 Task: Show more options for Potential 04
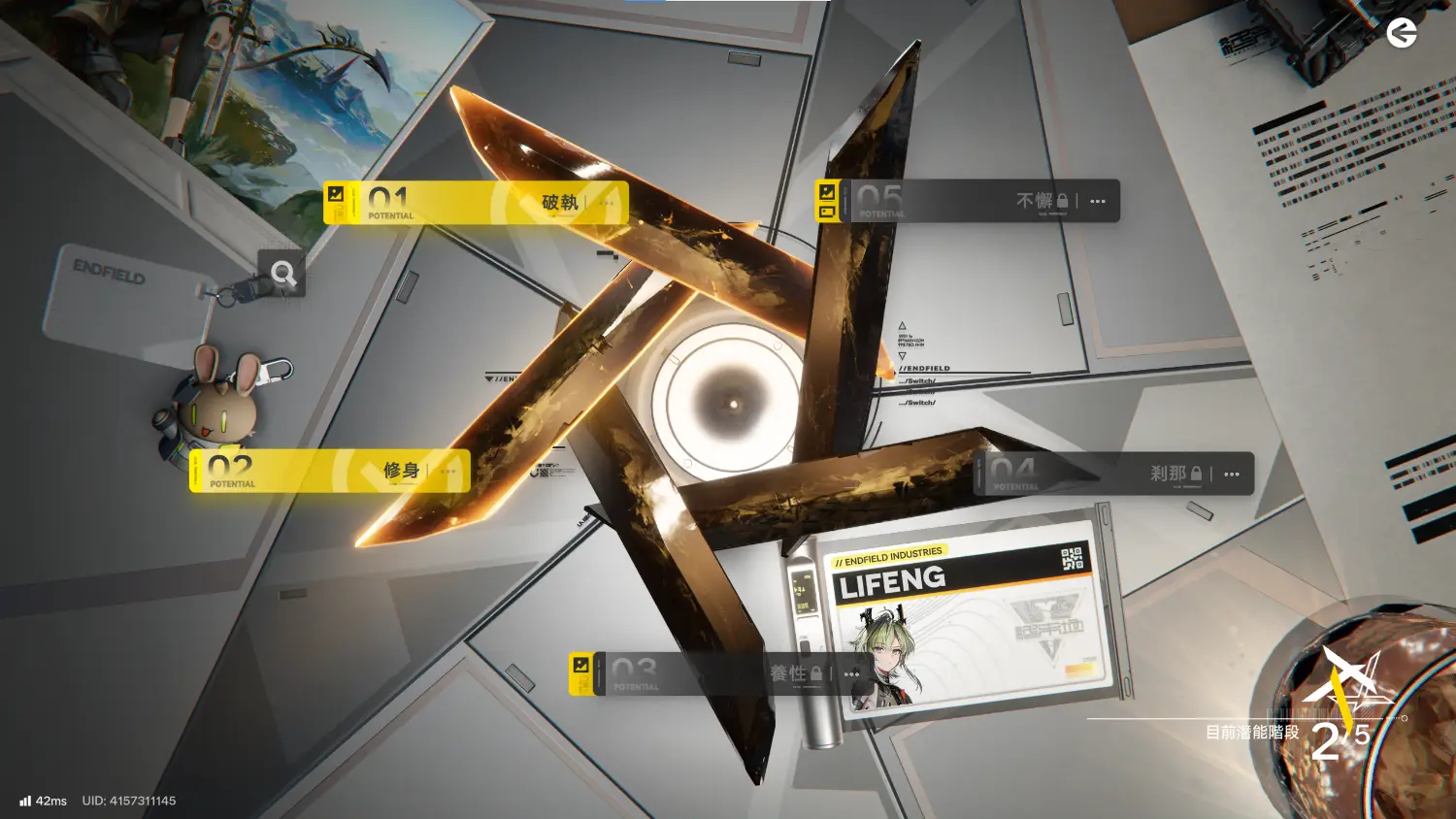(1232, 475)
